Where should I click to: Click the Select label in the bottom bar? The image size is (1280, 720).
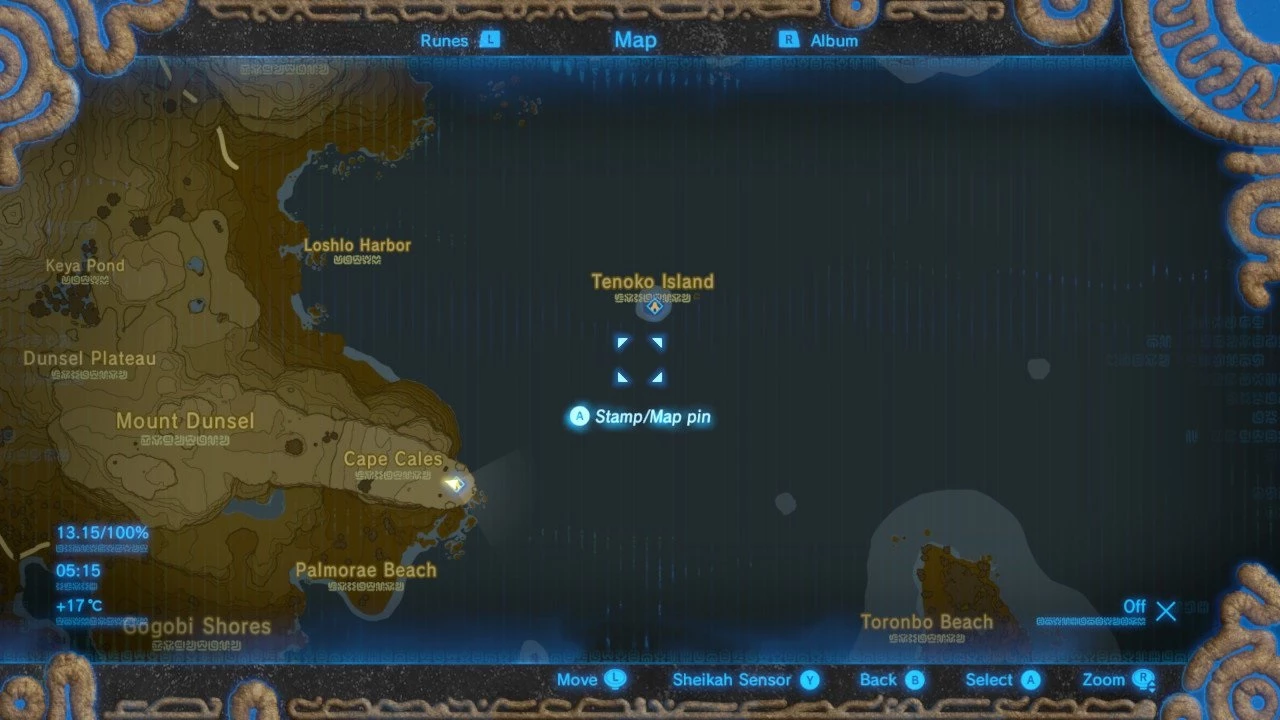tap(991, 679)
